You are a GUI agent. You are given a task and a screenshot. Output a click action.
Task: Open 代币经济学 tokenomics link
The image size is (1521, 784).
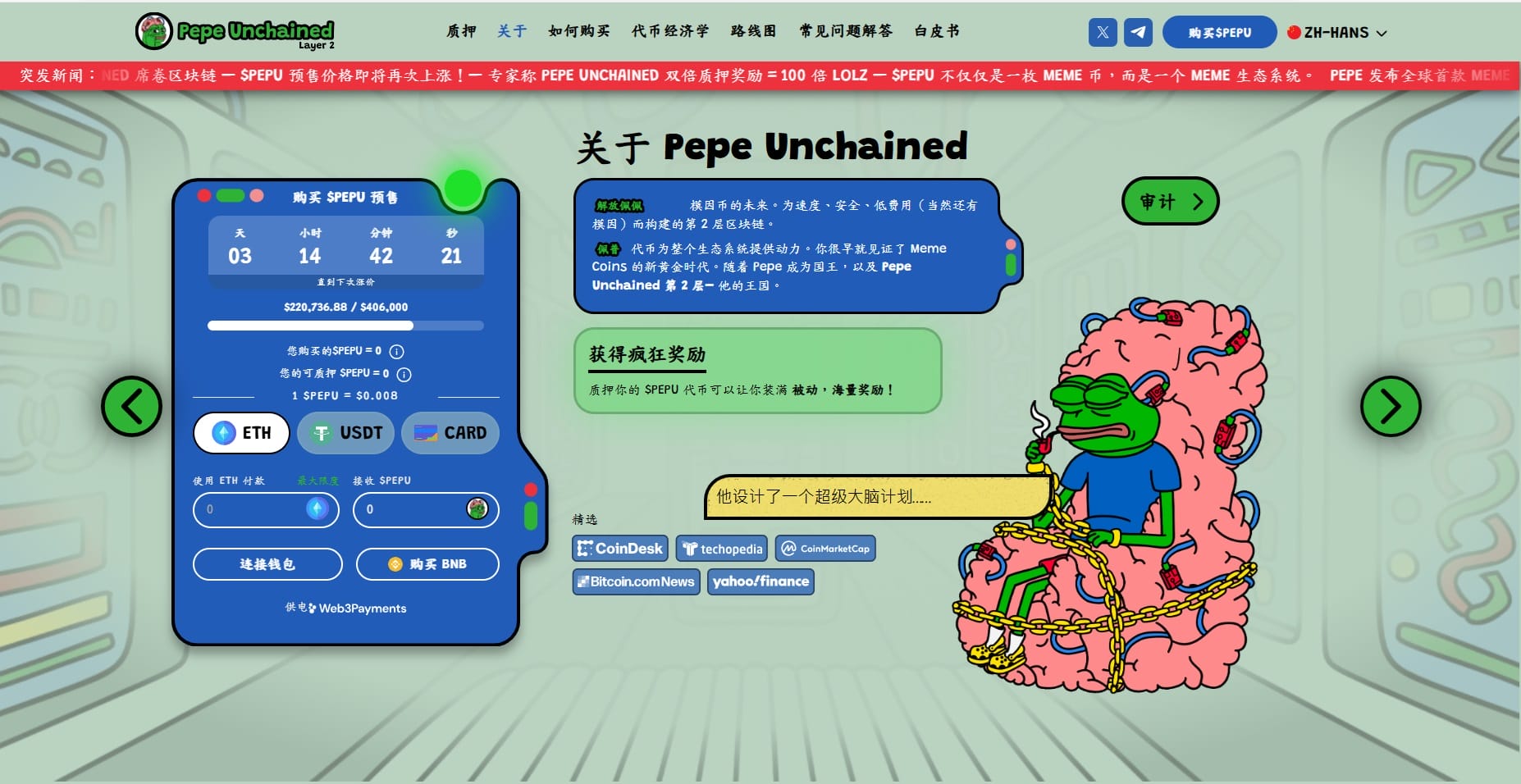coord(669,31)
